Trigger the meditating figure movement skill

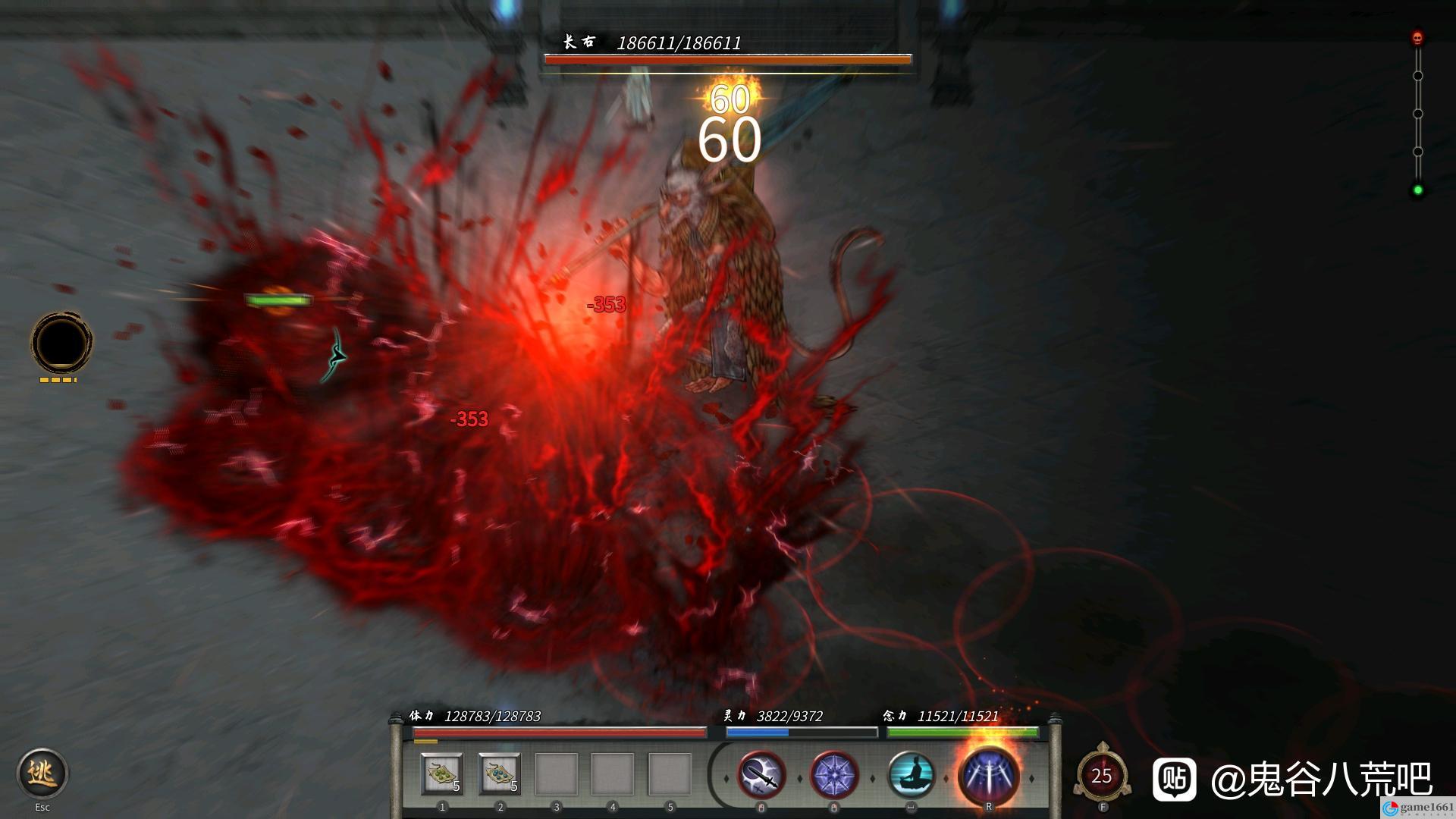pyautogui.click(x=911, y=775)
